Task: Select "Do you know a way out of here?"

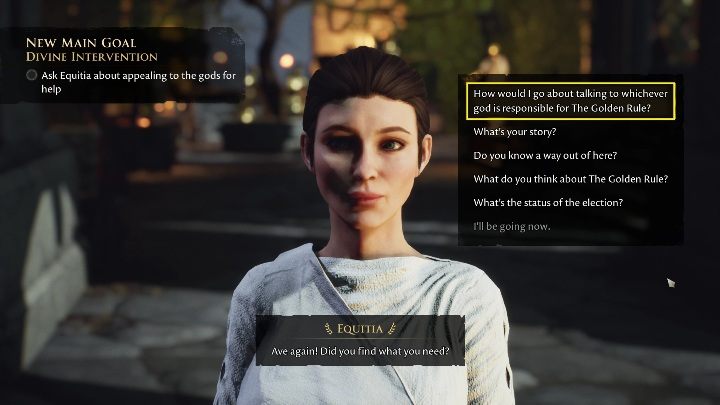Action: point(545,155)
